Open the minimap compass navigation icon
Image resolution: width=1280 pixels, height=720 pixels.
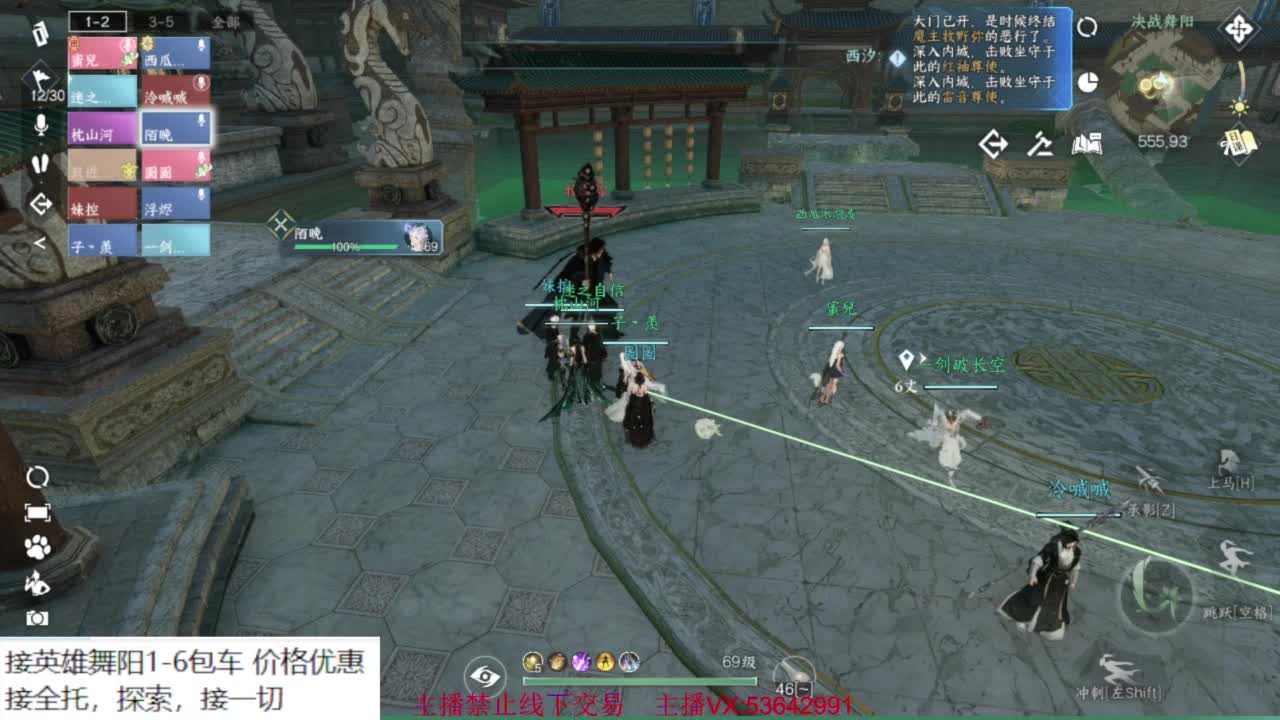(1238, 28)
